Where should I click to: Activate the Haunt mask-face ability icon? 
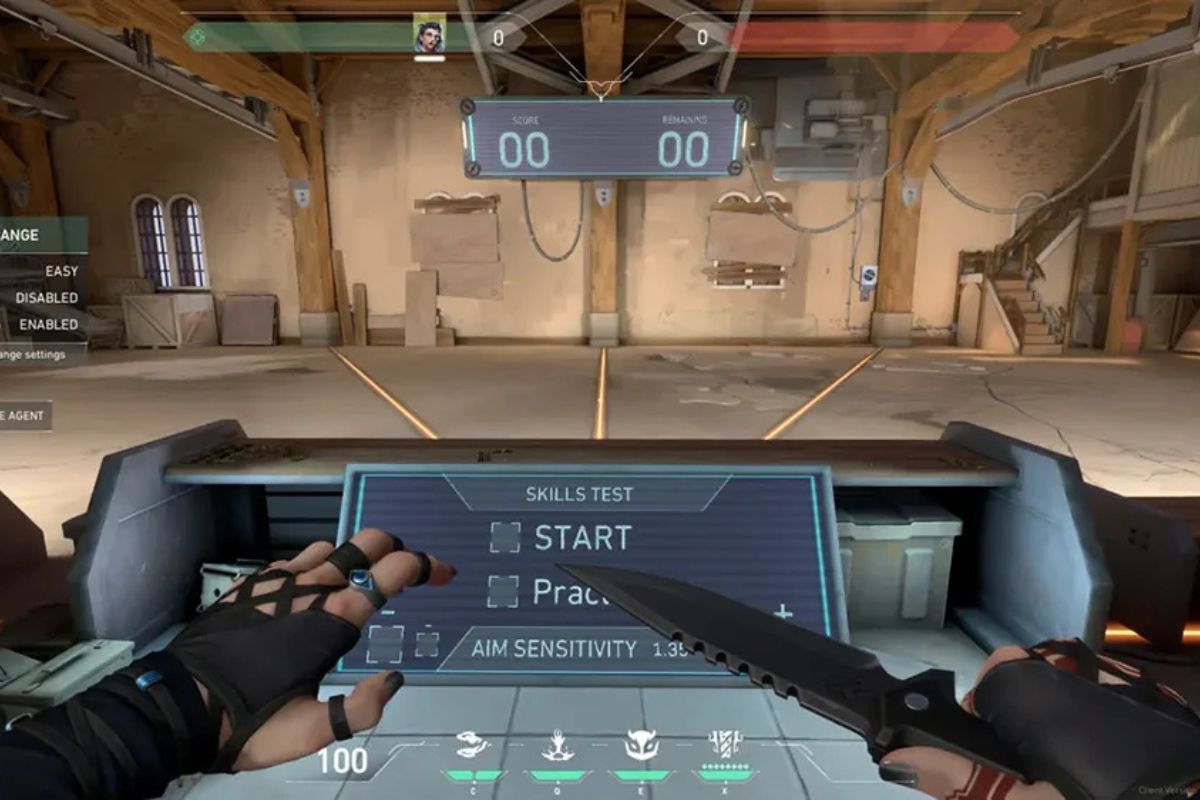click(x=641, y=744)
